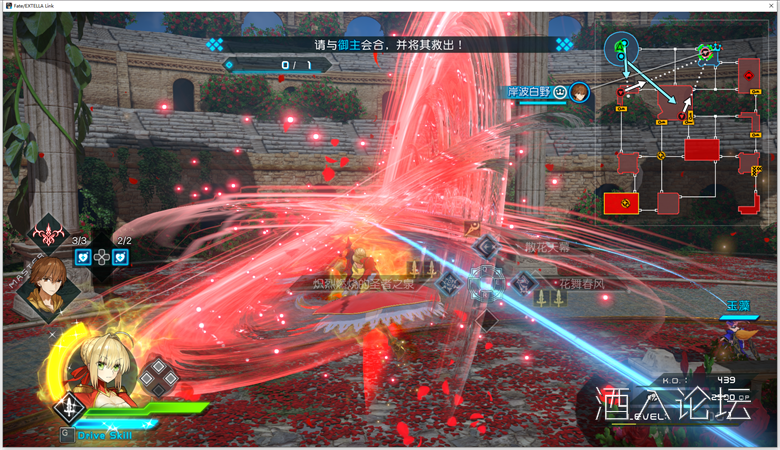
Task: Select the bright red sector with yellow emblem
Action: click(x=621, y=203)
